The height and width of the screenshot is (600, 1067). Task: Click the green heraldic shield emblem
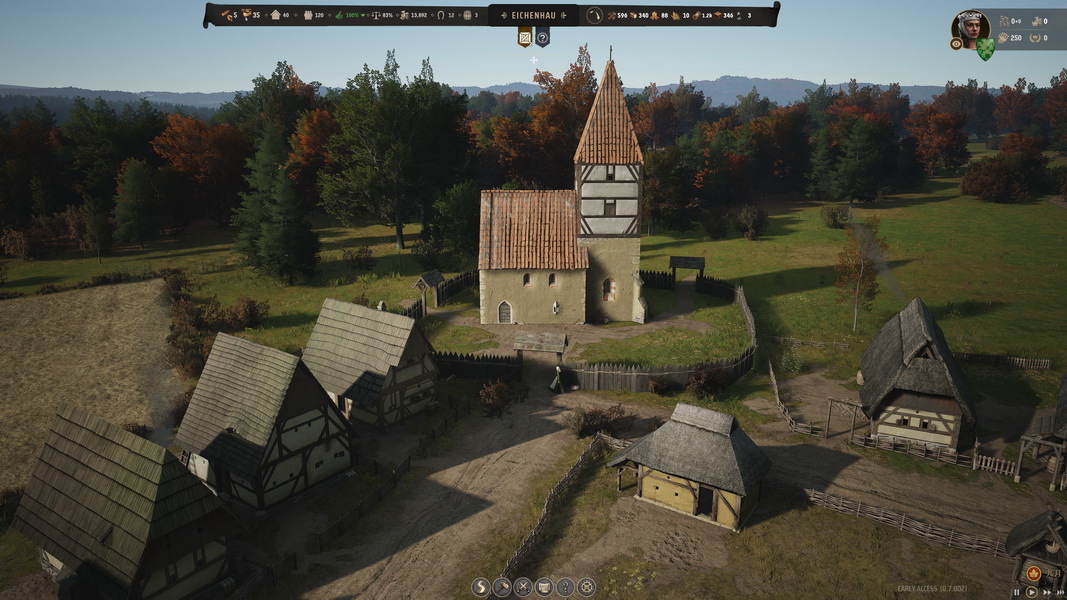(986, 48)
